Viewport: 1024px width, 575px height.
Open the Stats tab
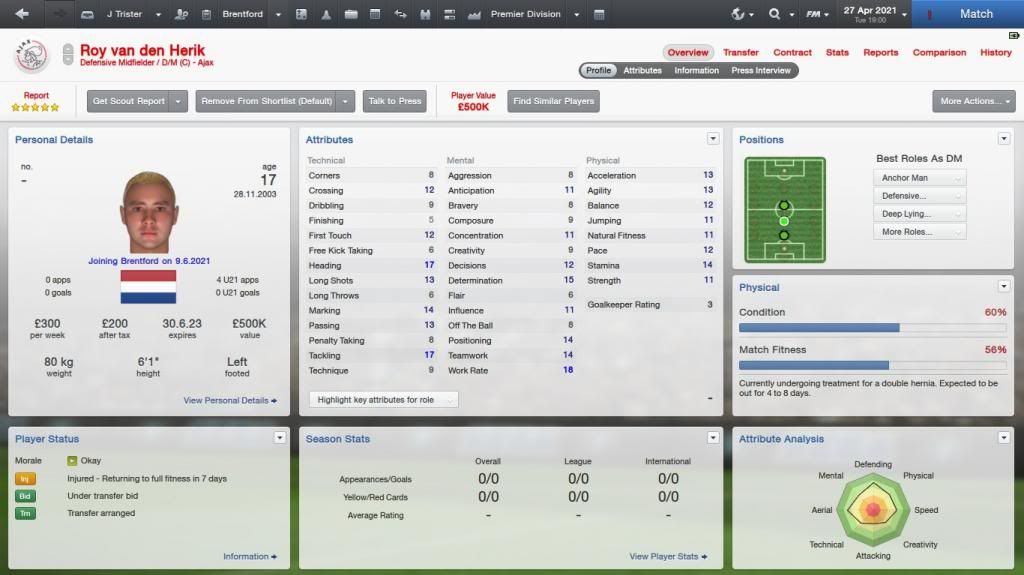point(837,52)
